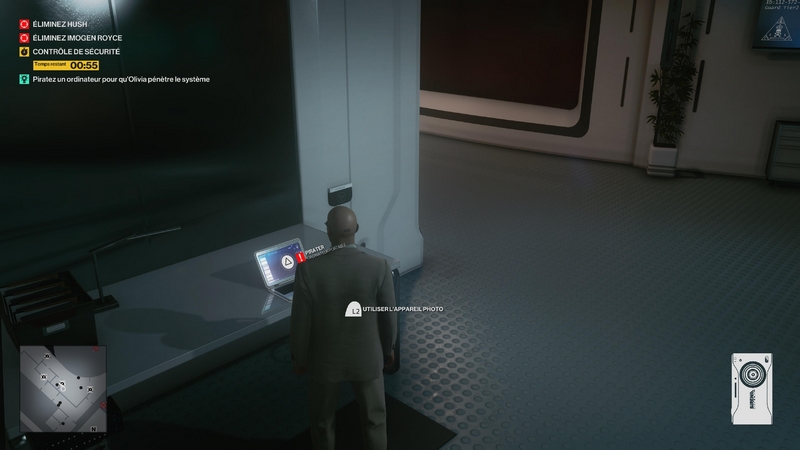Select the camera item slot
Viewport: 800px width, 450px height.
tap(755, 383)
